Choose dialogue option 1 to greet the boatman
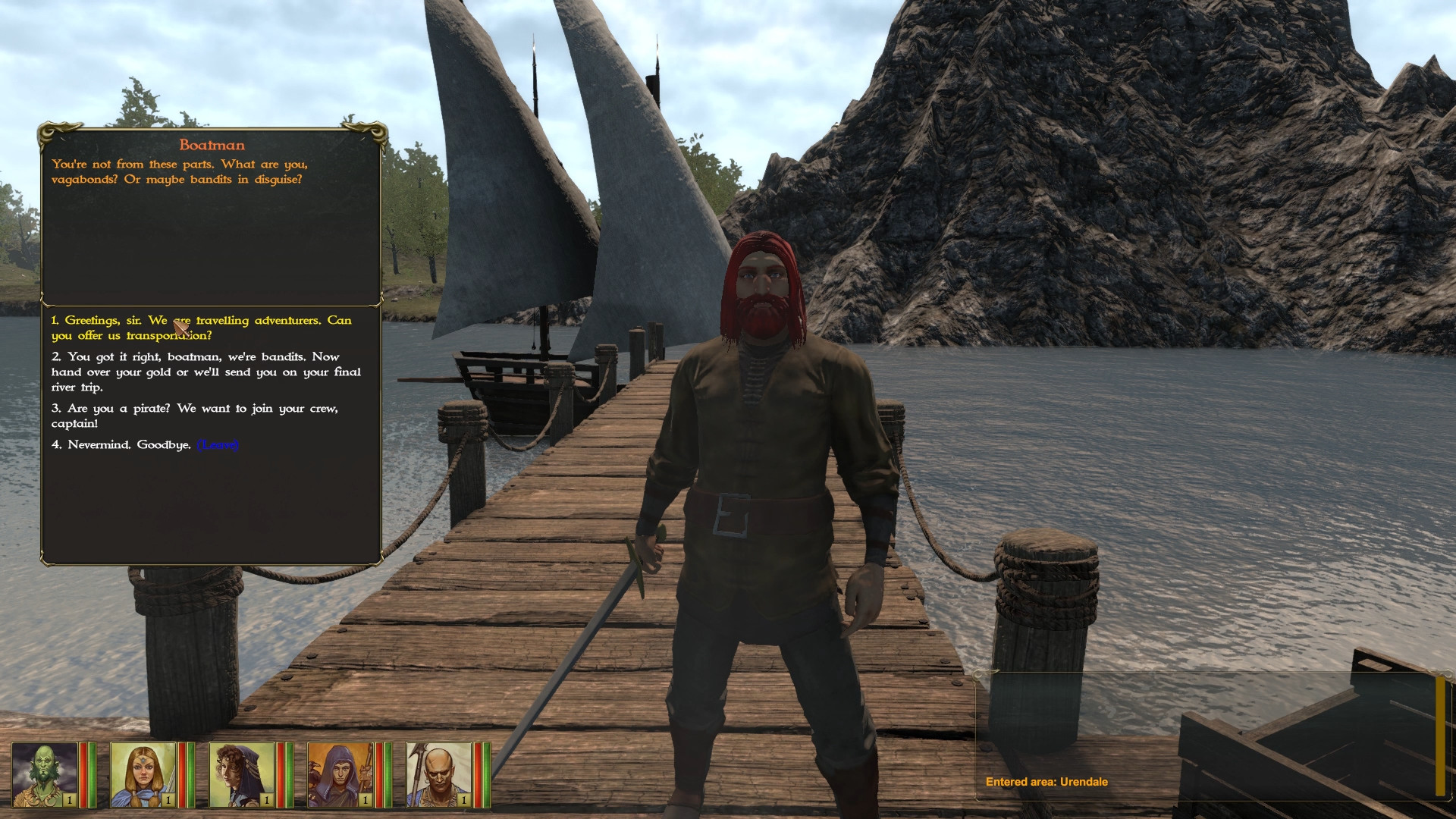The image size is (1456, 819). [x=201, y=328]
